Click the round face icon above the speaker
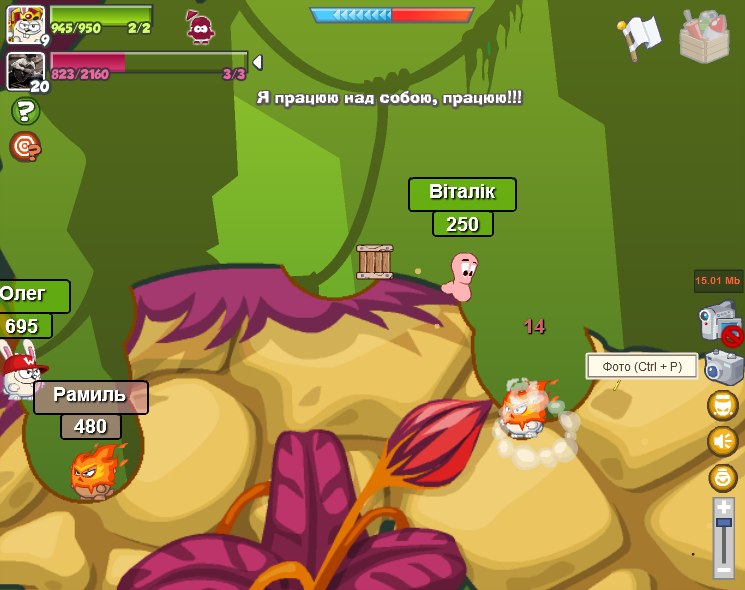The width and height of the screenshot is (745, 590). click(723, 405)
